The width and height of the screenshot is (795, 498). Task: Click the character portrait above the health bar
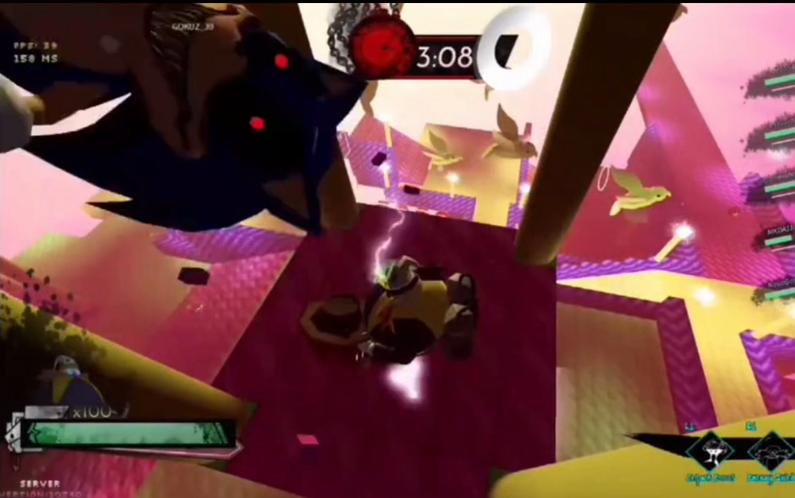[68, 384]
